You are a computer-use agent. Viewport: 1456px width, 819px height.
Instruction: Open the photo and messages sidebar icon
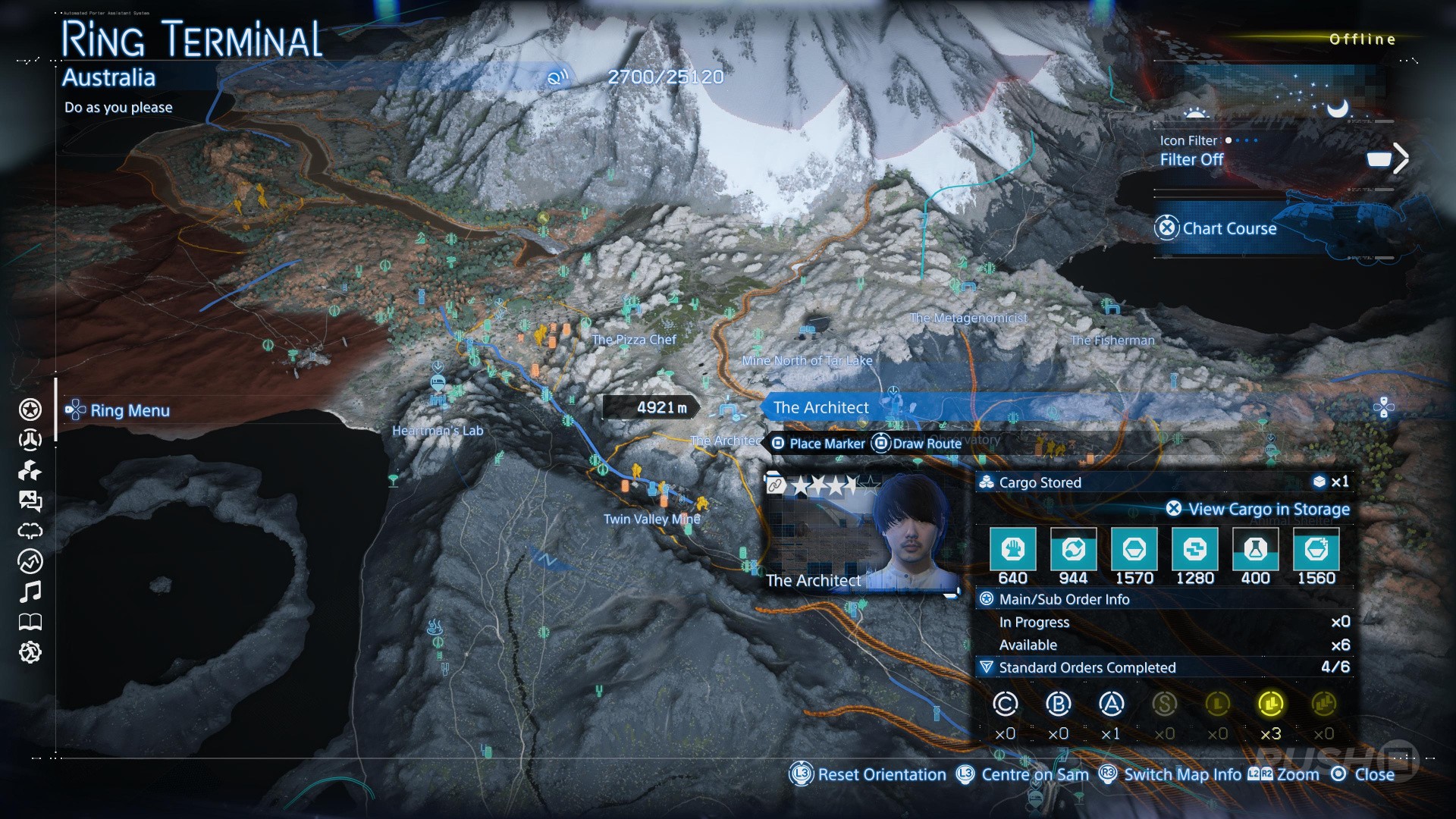click(30, 500)
